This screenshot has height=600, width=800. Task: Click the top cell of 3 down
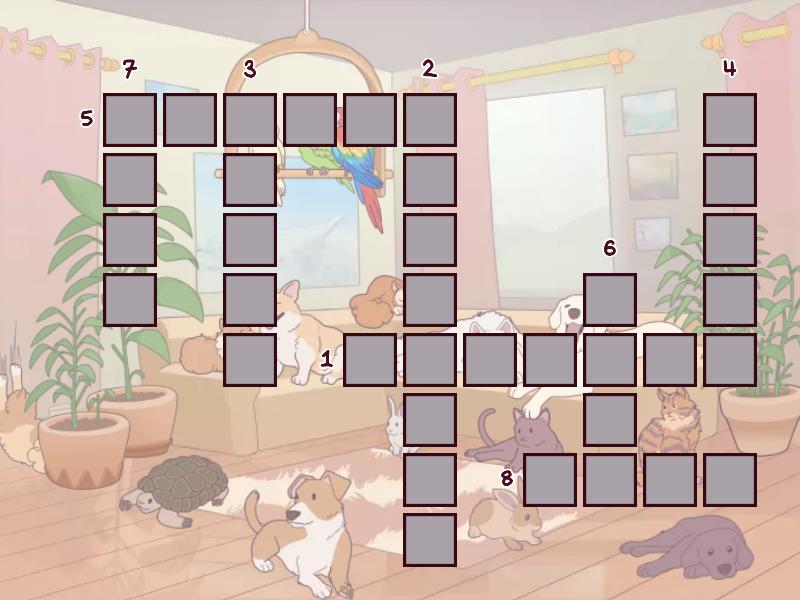(x=250, y=120)
